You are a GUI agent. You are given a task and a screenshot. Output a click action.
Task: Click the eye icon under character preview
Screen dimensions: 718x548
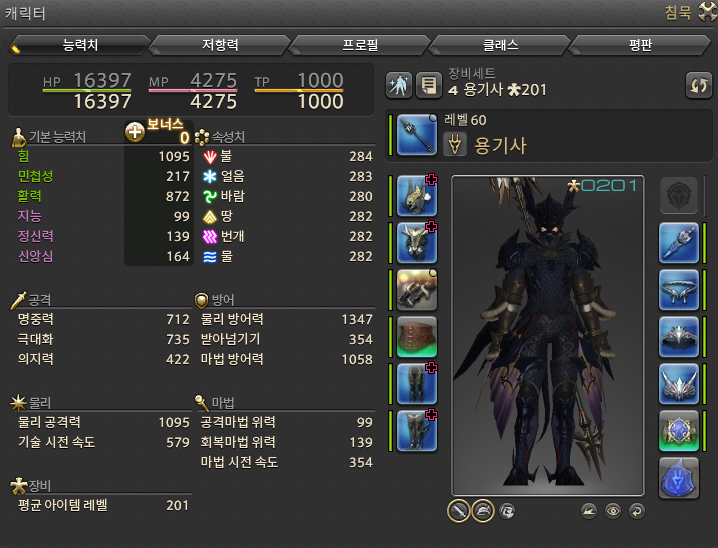pyautogui.click(x=613, y=510)
